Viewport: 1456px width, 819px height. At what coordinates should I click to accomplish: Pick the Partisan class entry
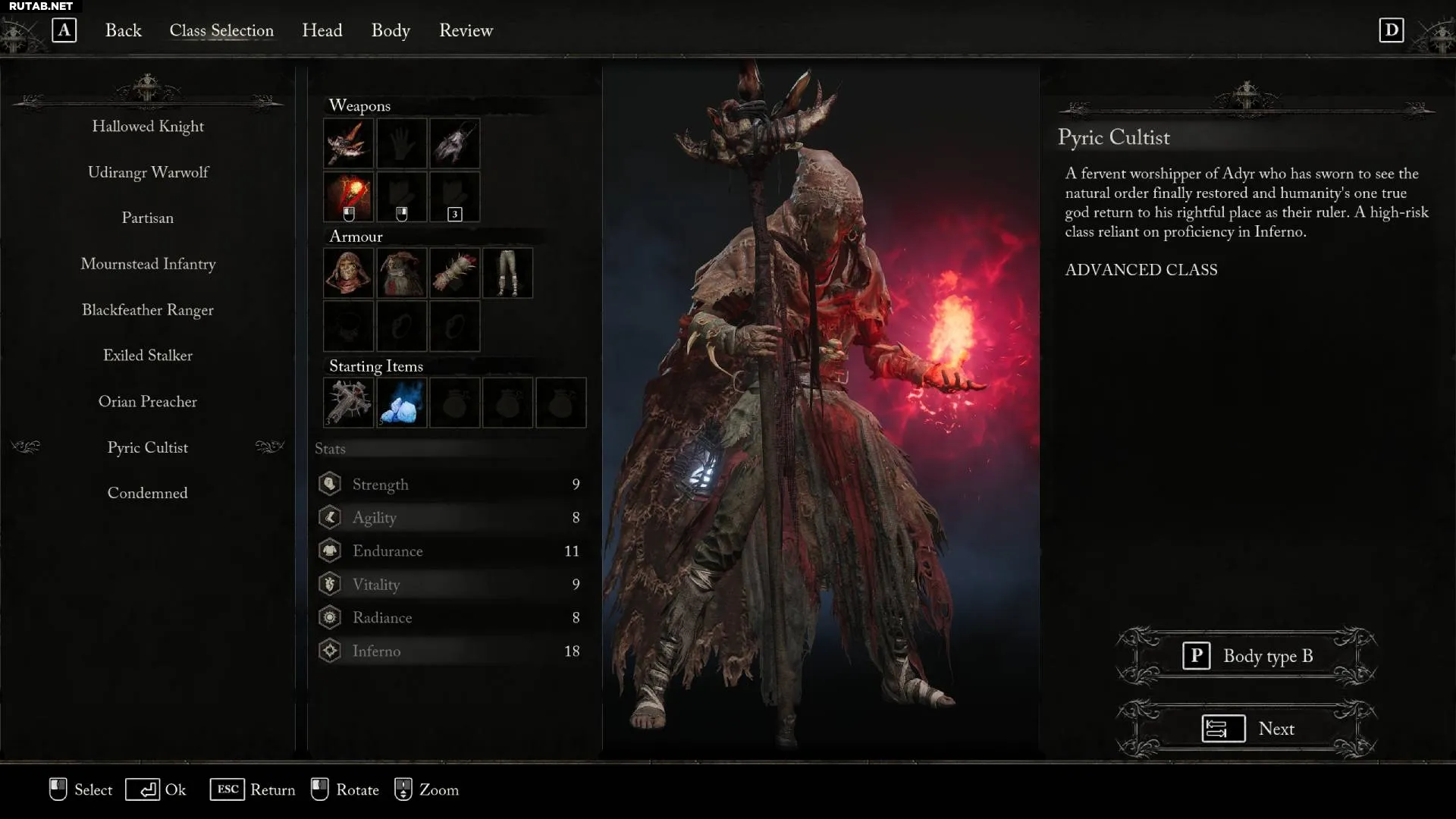[x=148, y=218]
